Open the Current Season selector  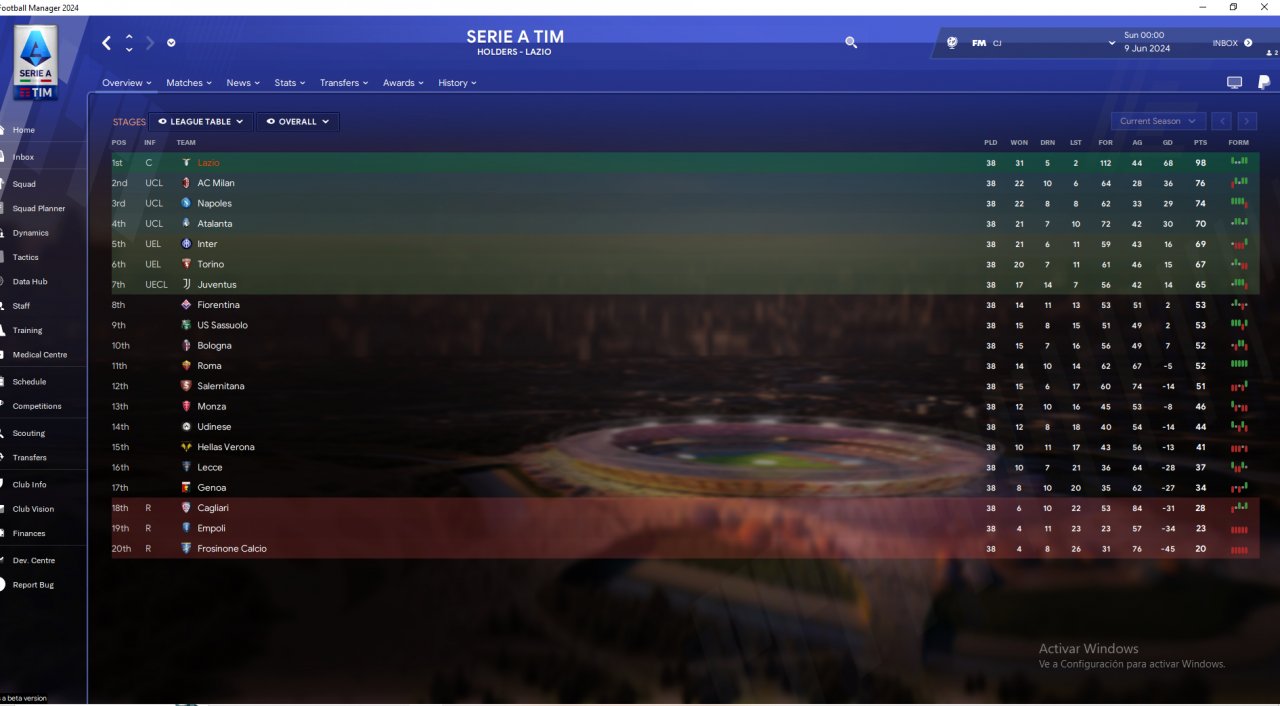tap(1157, 121)
